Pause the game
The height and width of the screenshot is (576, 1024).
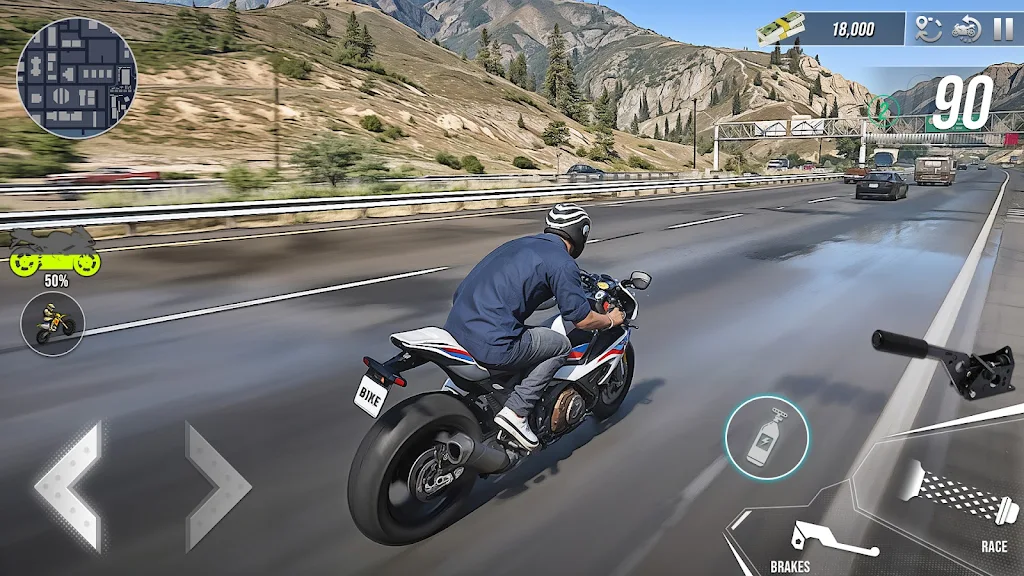pyautogui.click(x=1002, y=29)
